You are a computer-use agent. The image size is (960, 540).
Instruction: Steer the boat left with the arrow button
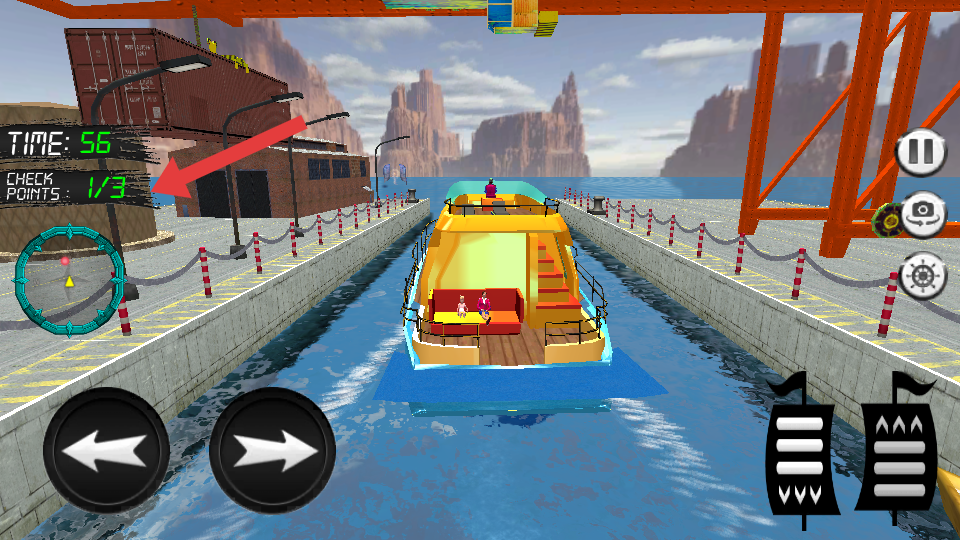106,451
